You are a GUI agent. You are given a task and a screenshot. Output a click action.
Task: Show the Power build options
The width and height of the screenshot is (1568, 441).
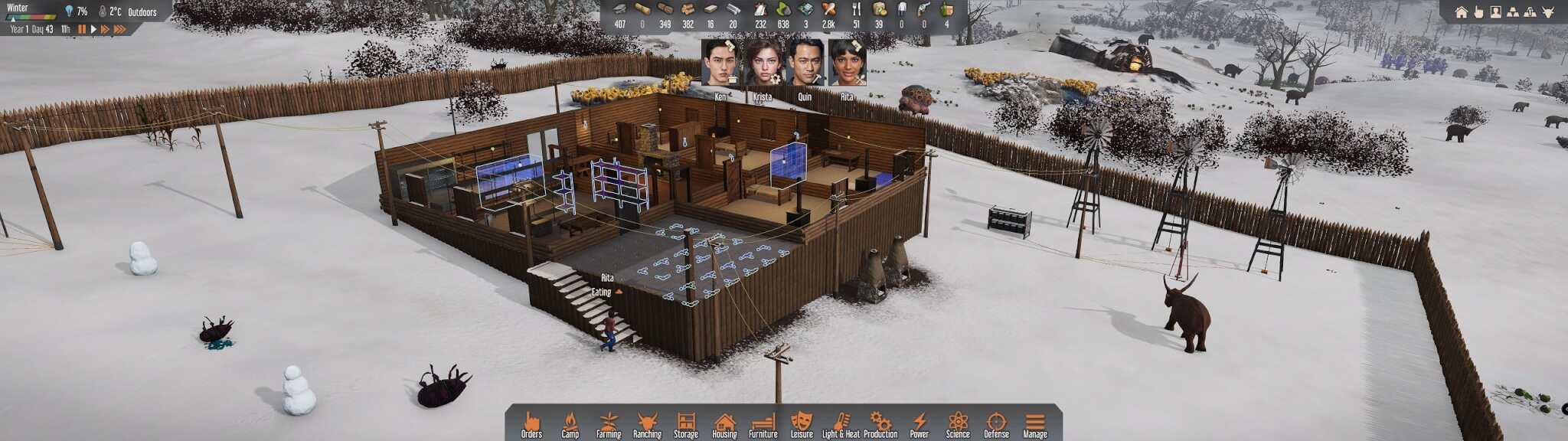click(919, 424)
